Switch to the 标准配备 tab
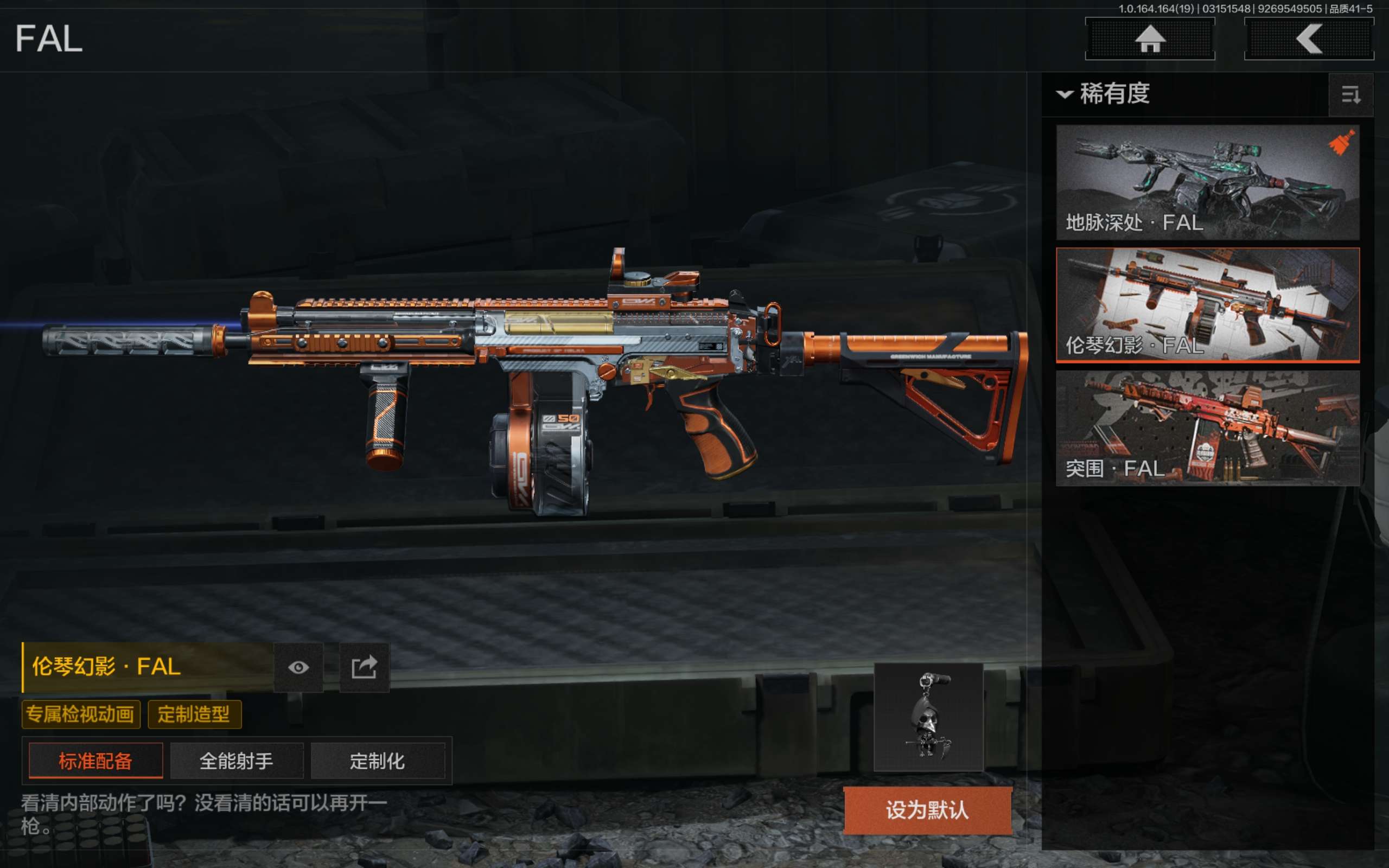This screenshot has width=1389, height=868. [96, 761]
